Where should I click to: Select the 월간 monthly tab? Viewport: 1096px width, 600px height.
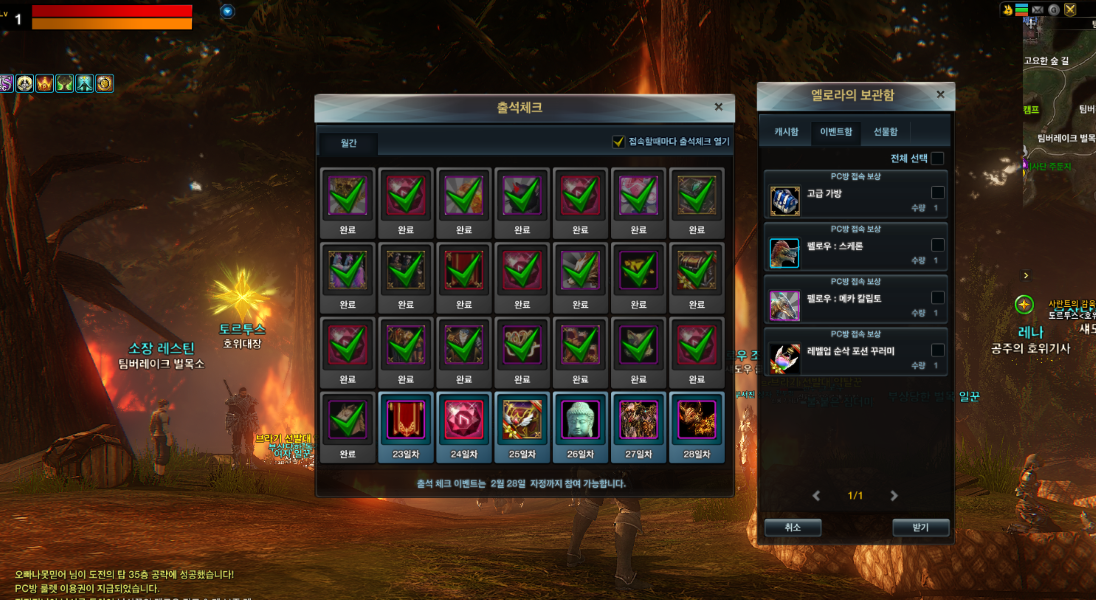[x=348, y=144]
